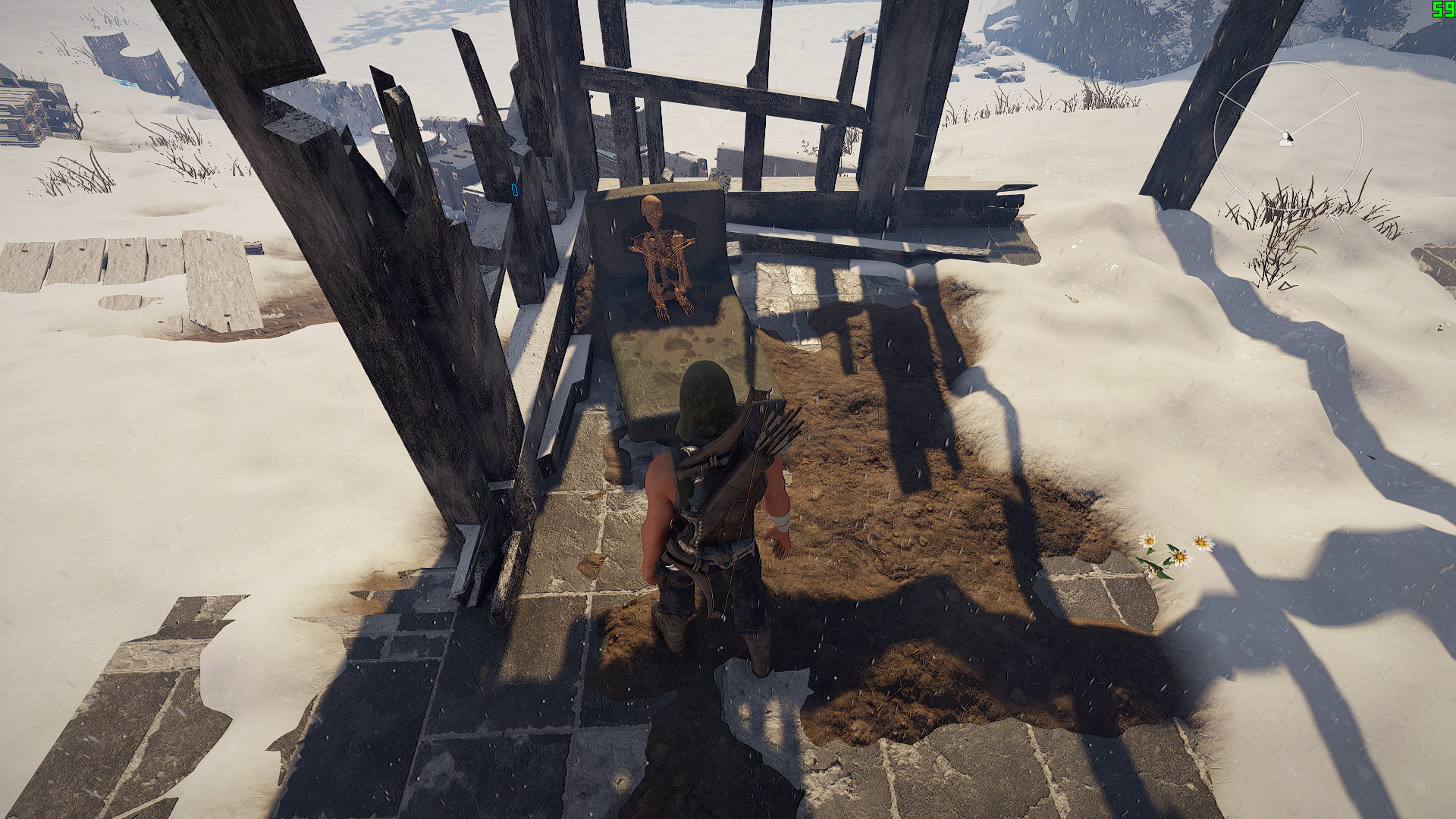The height and width of the screenshot is (819, 1456).
Task: Click the blue item outline on the wooden beam
Action: tap(515, 189)
